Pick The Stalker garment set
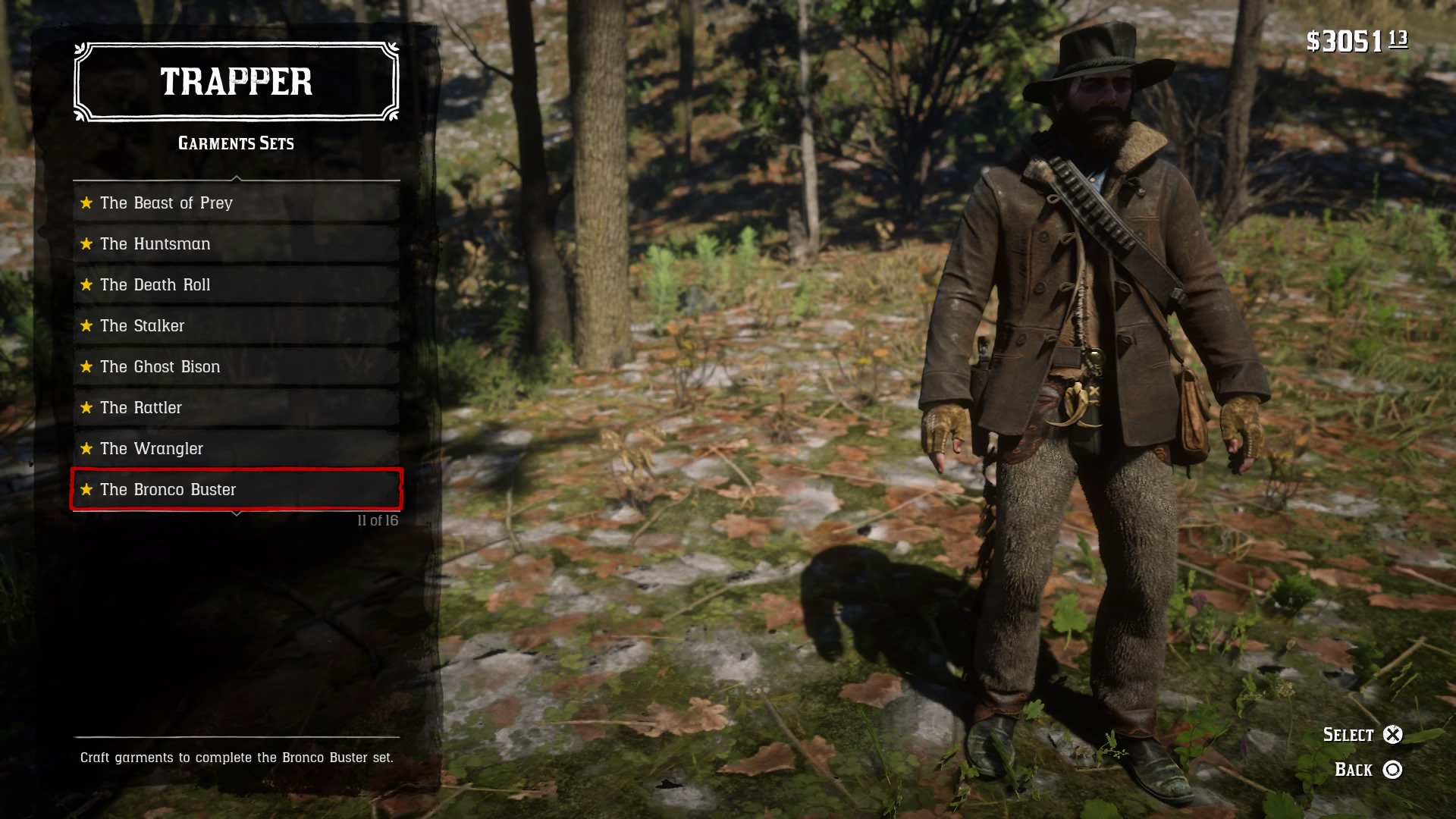 236,326
